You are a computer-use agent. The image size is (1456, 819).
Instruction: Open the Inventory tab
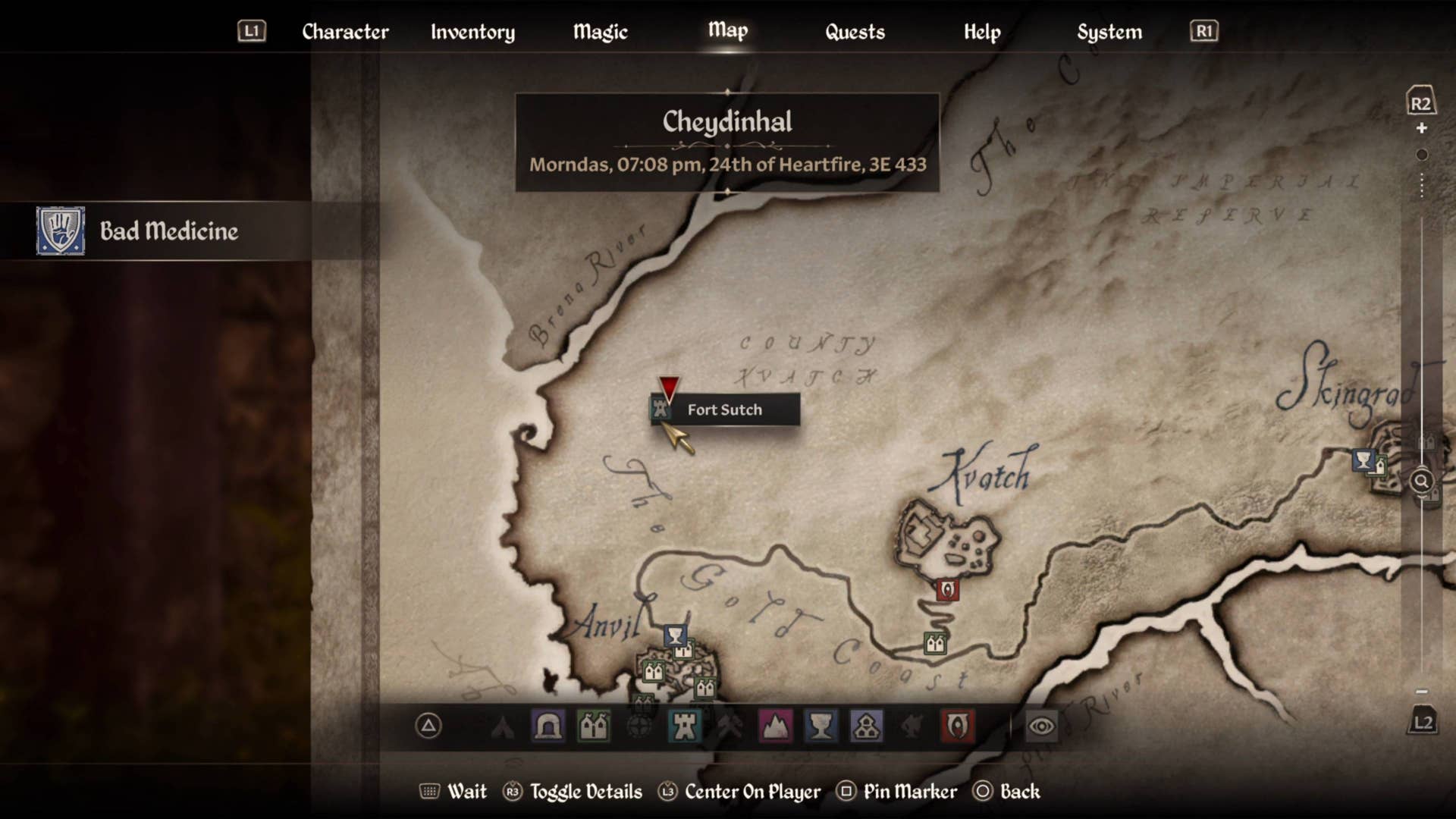click(x=472, y=32)
